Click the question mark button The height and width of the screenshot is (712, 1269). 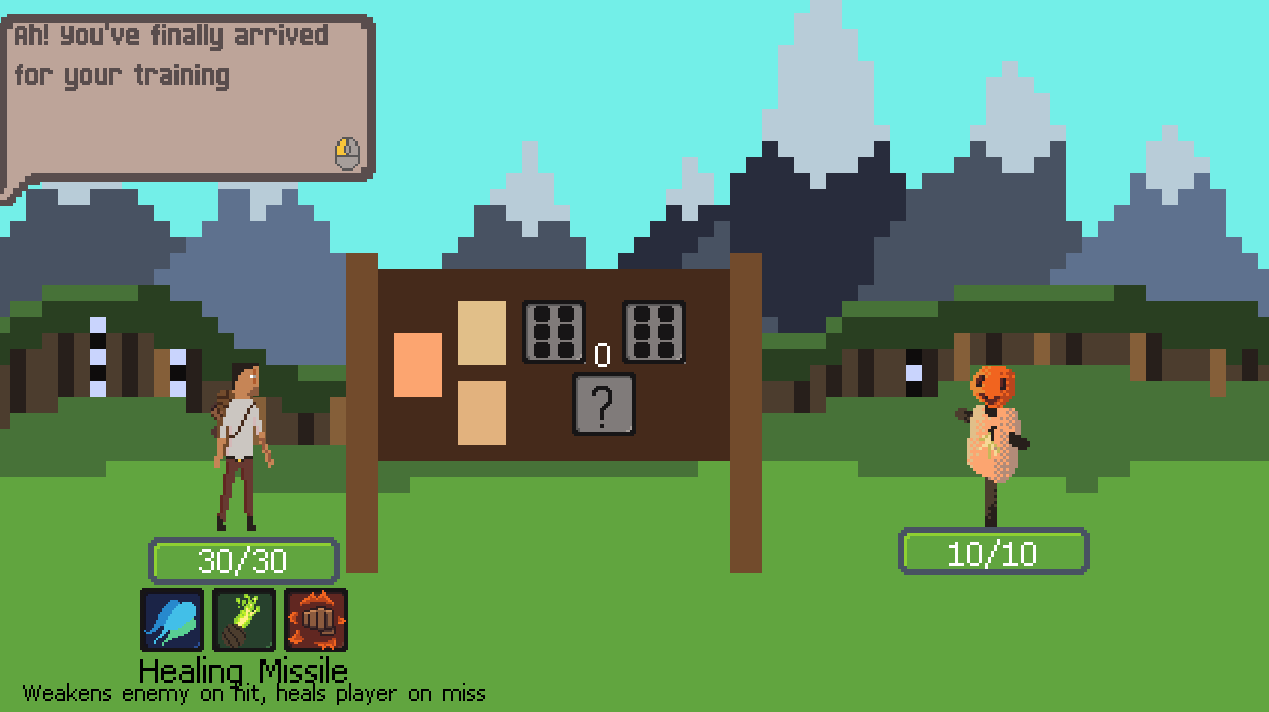click(x=603, y=404)
